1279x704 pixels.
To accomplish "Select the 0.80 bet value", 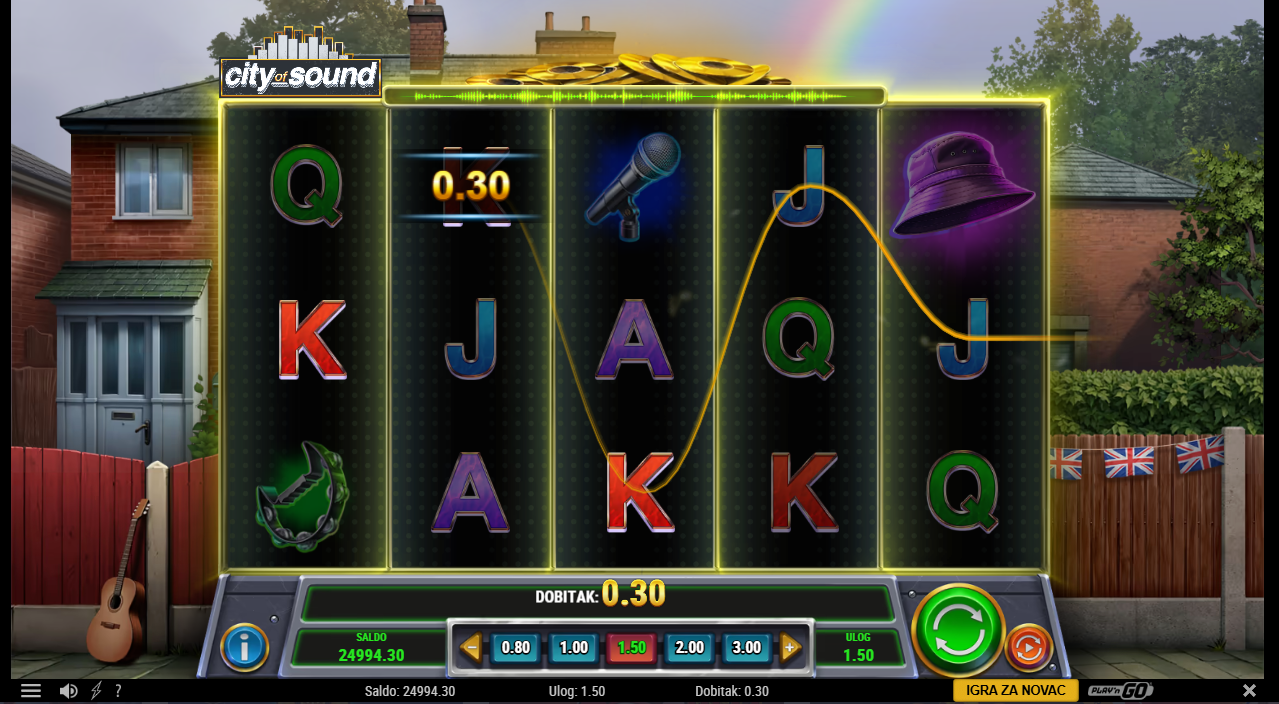I will point(516,647).
